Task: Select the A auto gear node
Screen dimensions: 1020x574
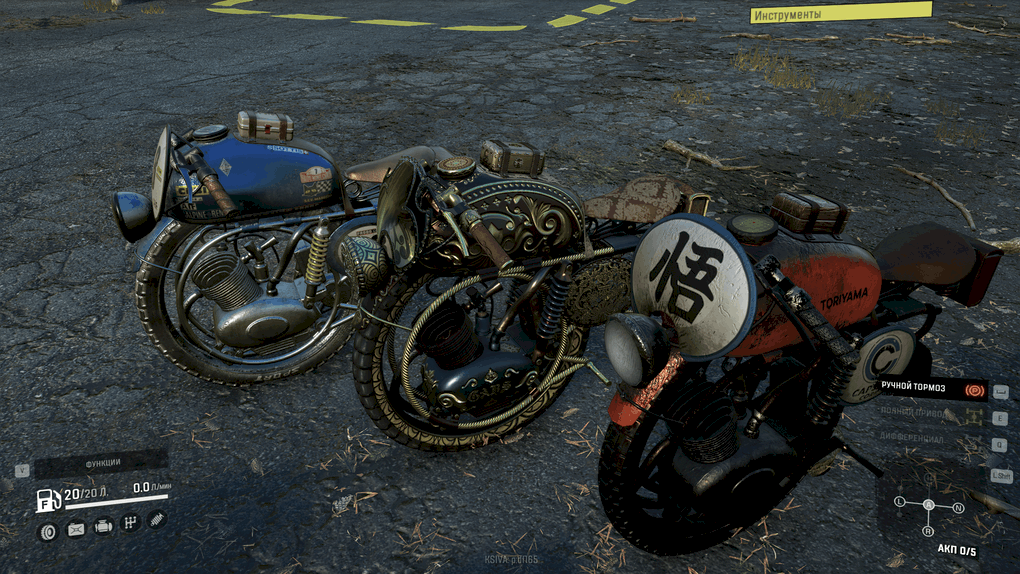Action: (928, 505)
